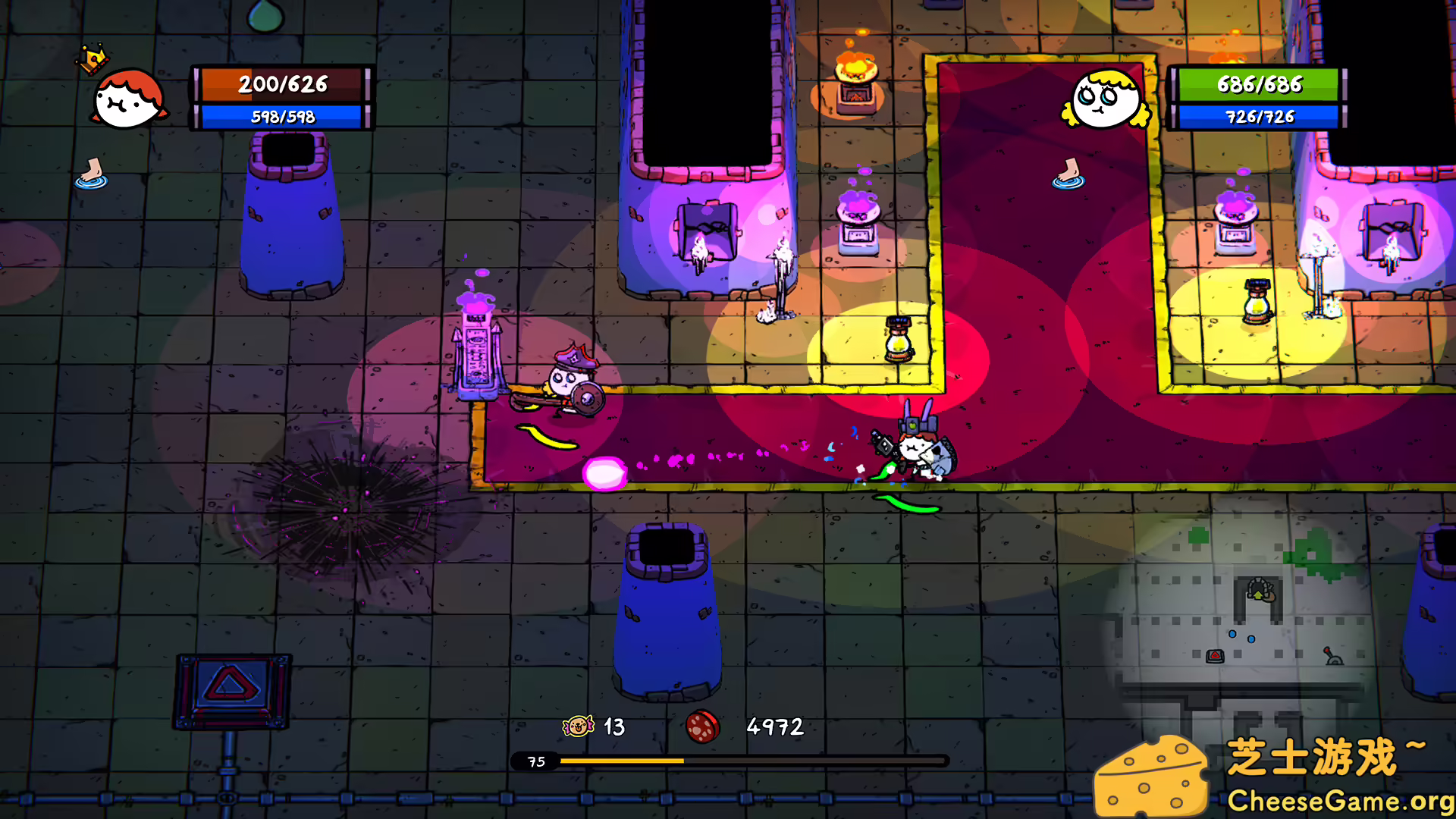Click the red-haired player portrait
Image resolution: width=1456 pixels, height=819 pixels.
pyautogui.click(x=129, y=99)
